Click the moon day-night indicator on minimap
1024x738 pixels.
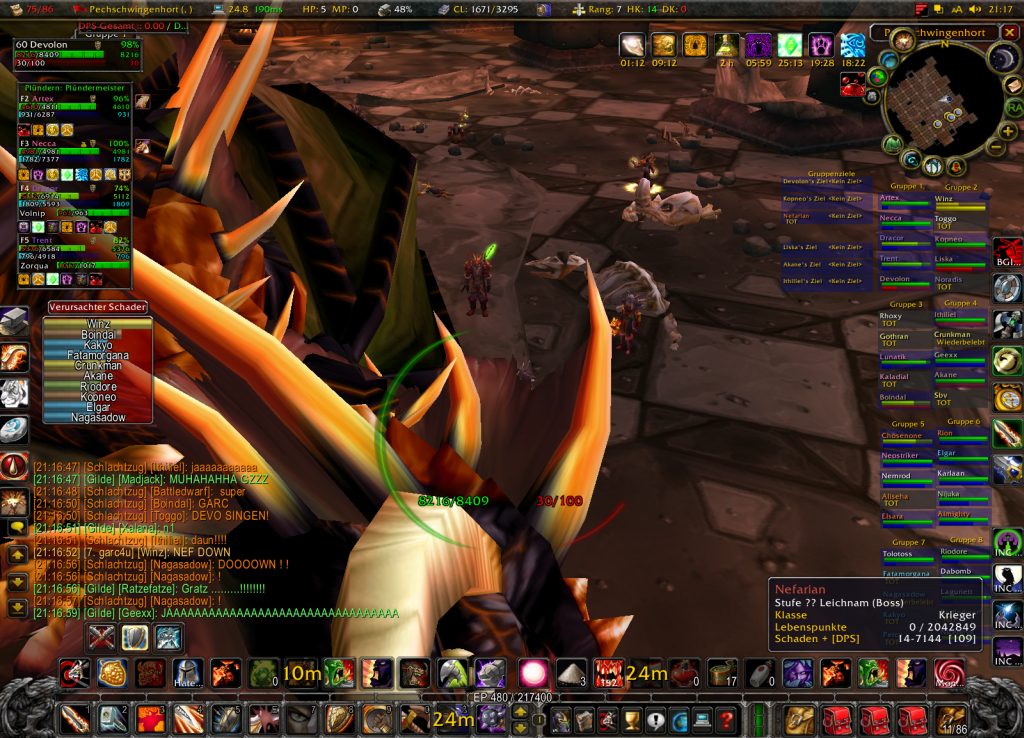click(x=1003, y=58)
